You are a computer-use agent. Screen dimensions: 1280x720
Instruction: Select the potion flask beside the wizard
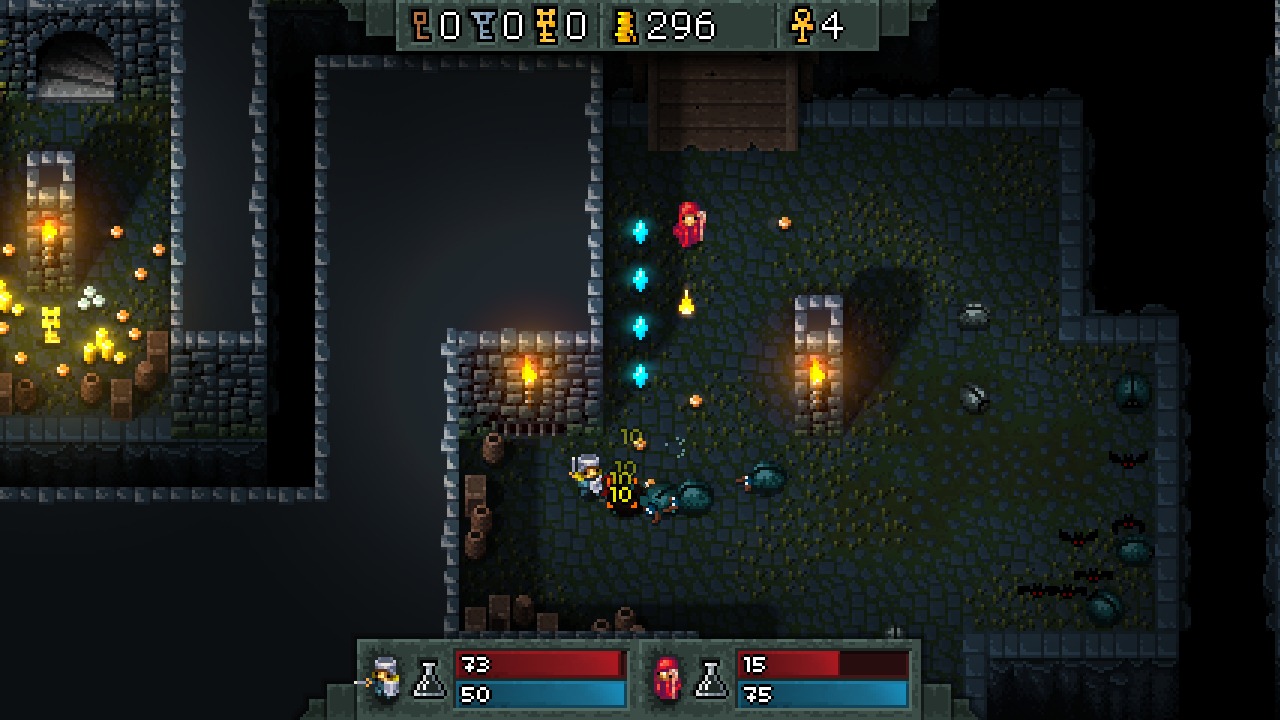pyautogui.click(x=711, y=679)
